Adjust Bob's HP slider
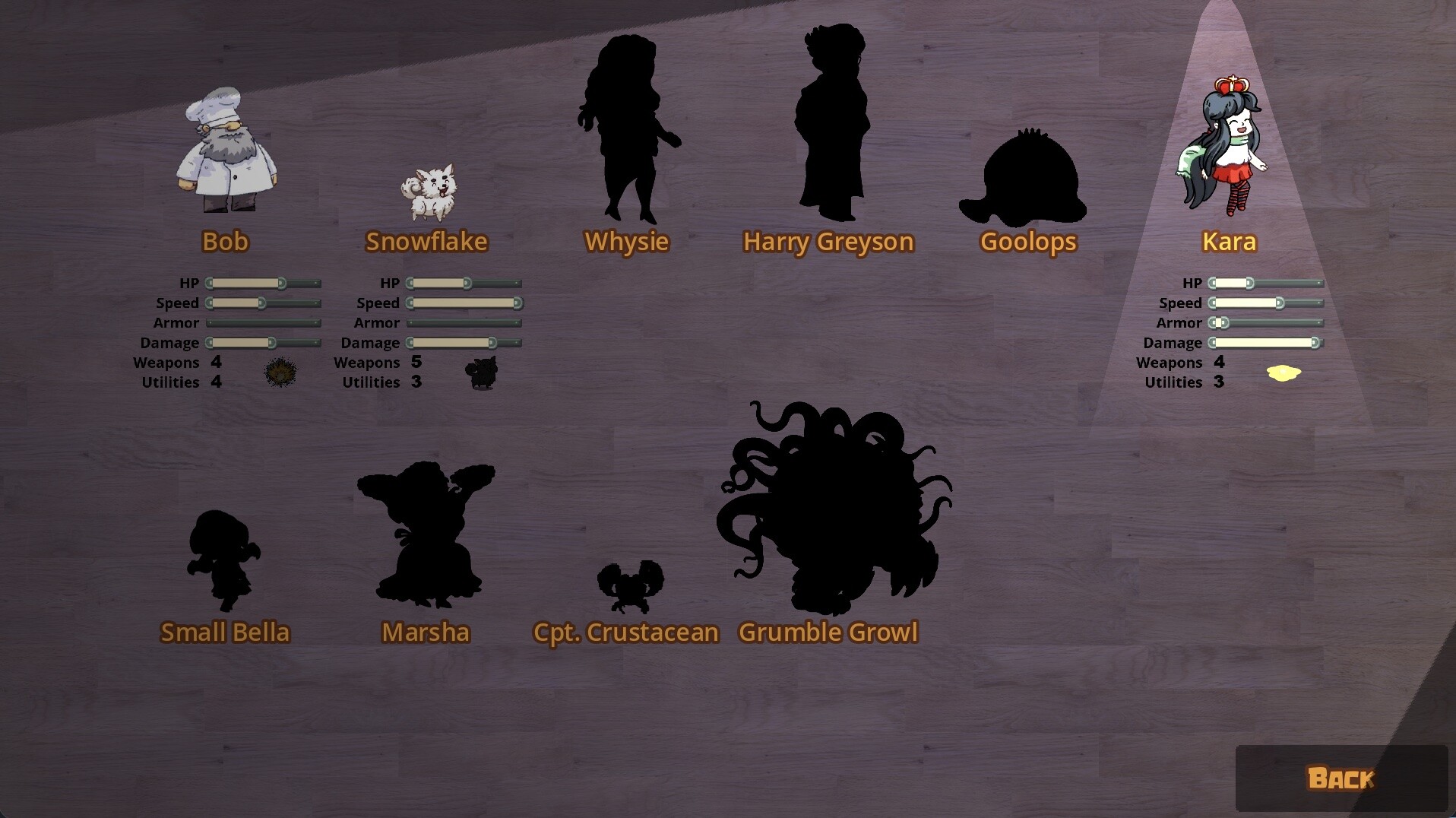This screenshot has height=818, width=1456. tap(280, 283)
